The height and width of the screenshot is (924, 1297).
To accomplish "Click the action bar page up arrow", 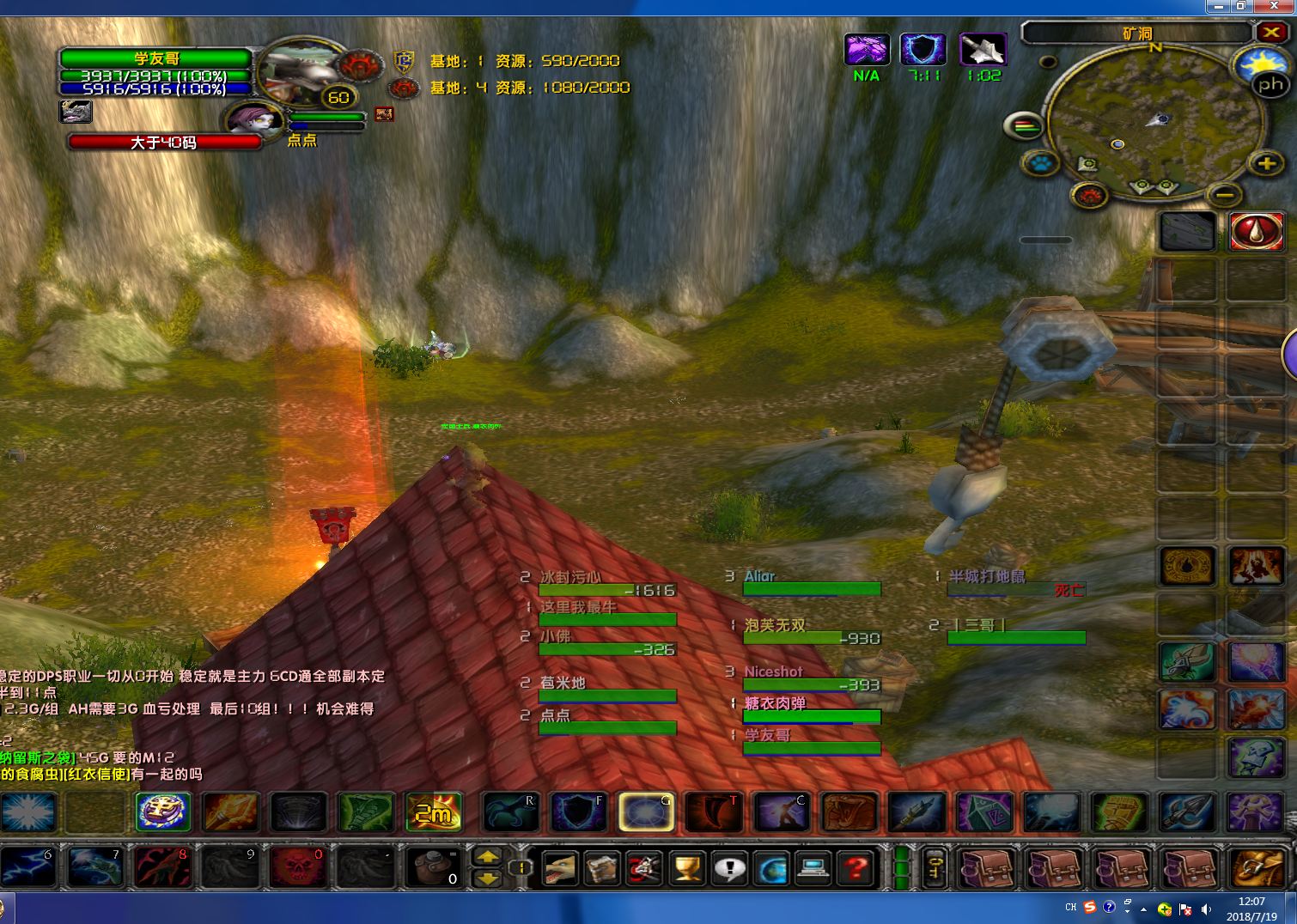I will (487, 856).
